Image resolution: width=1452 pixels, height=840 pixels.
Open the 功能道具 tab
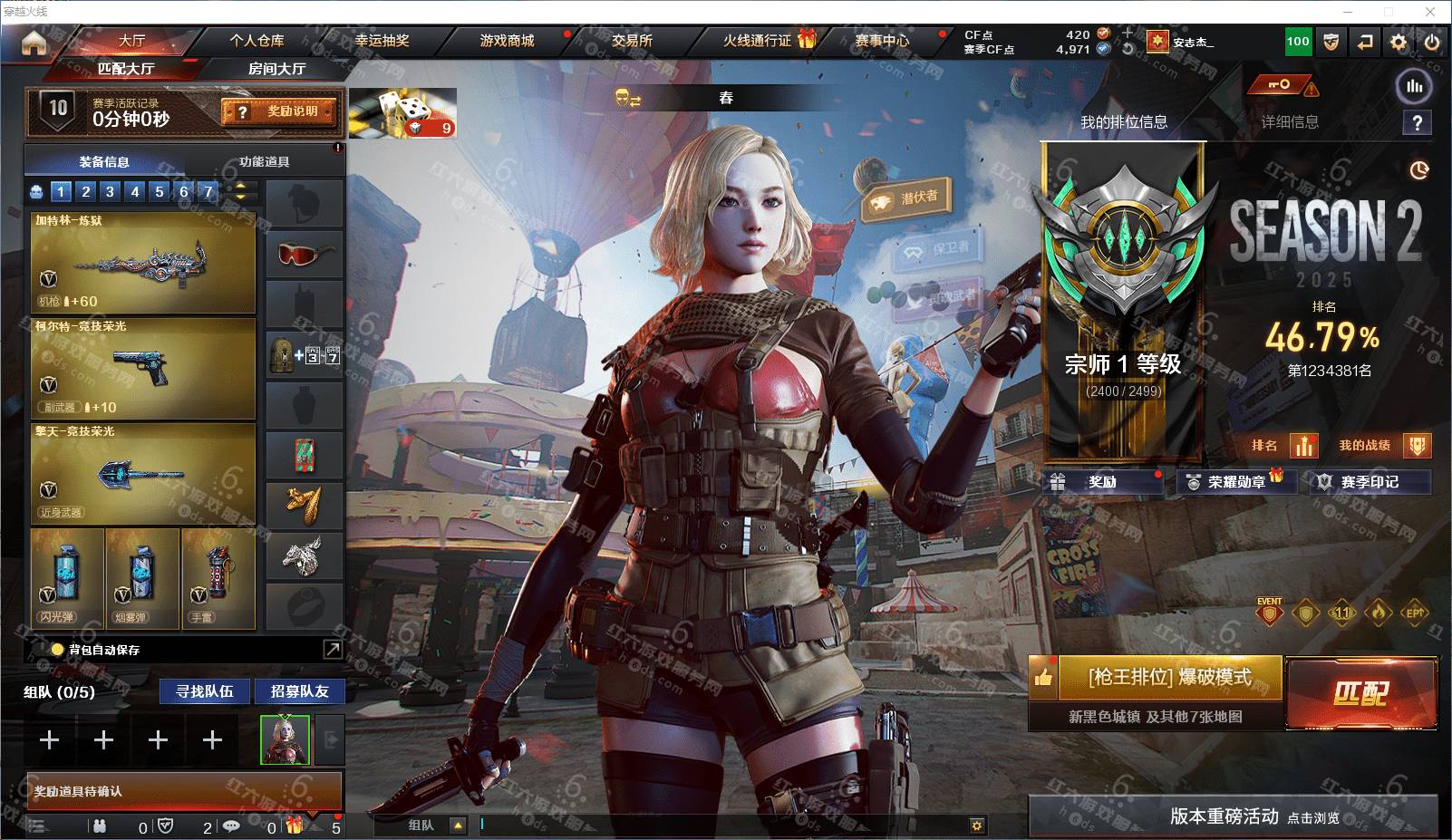(264, 162)
